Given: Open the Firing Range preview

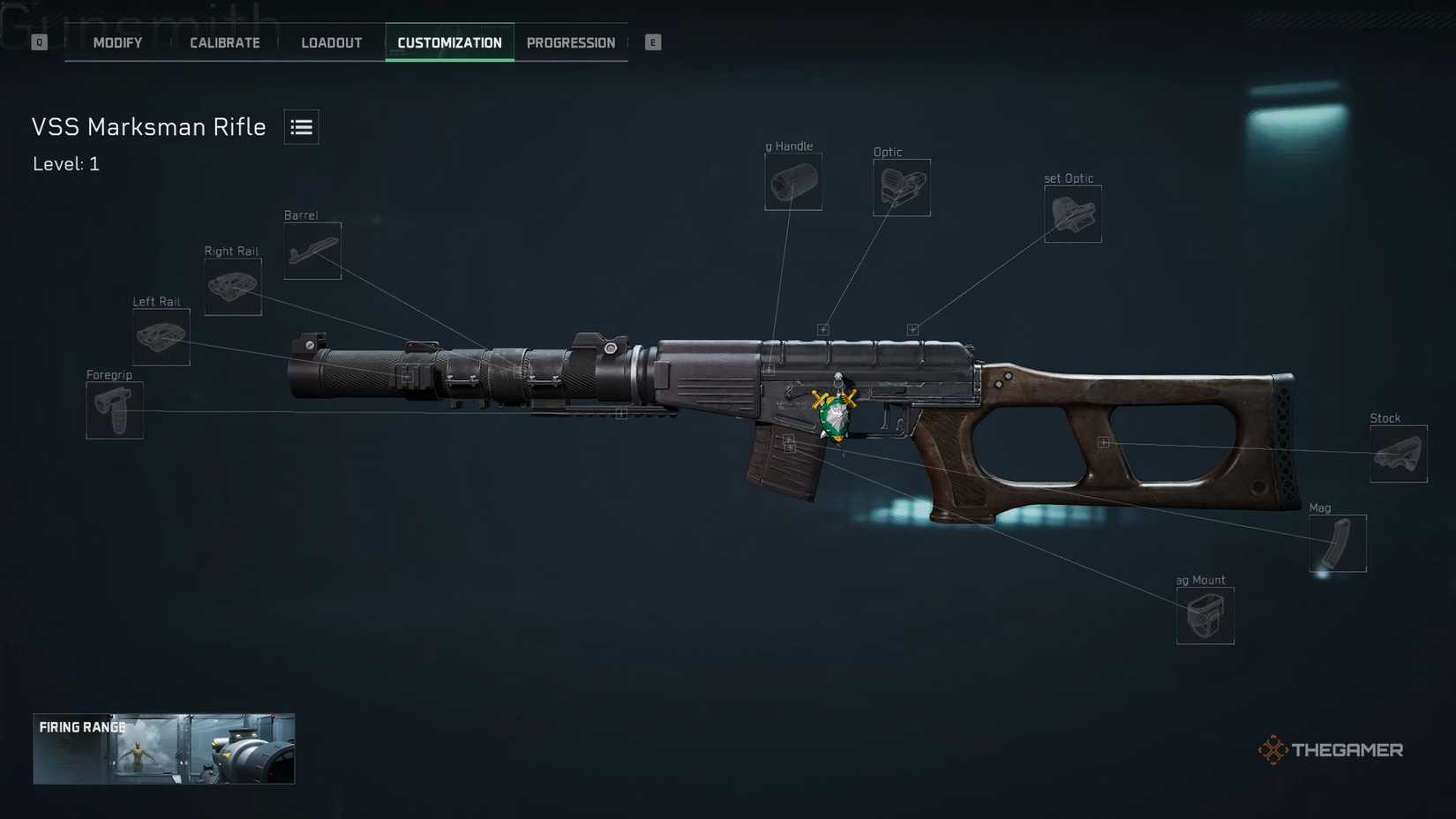Looking at the screenshot, I should coord(163,748).
